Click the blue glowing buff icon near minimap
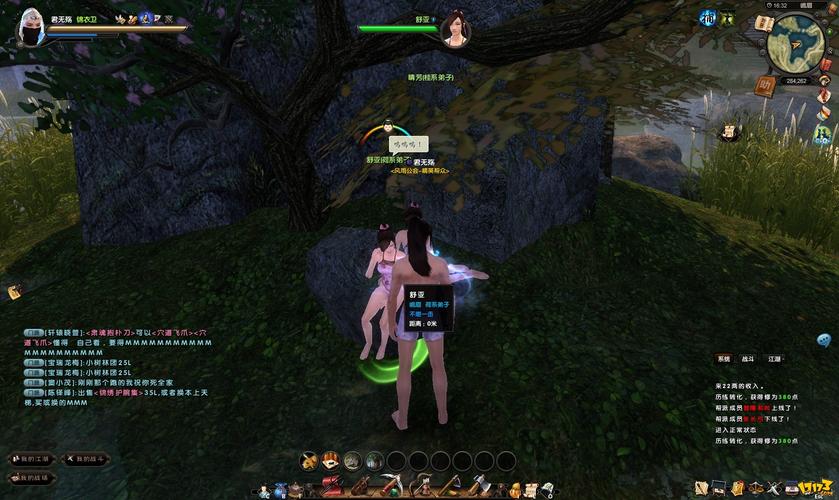This screenshot has height=500, width=839. coord(708,18)
